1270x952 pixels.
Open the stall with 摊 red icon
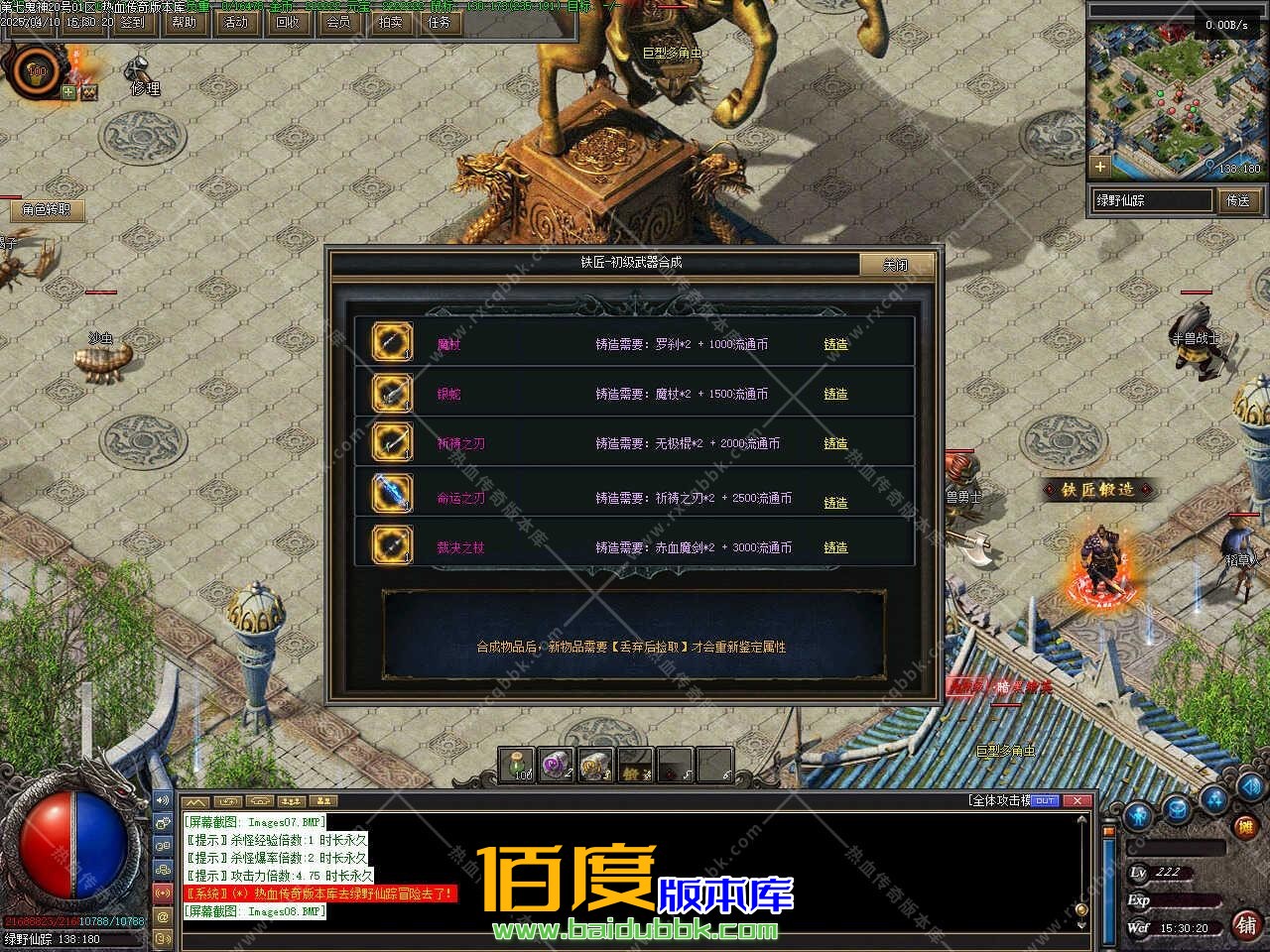(x=1245, y=826)
